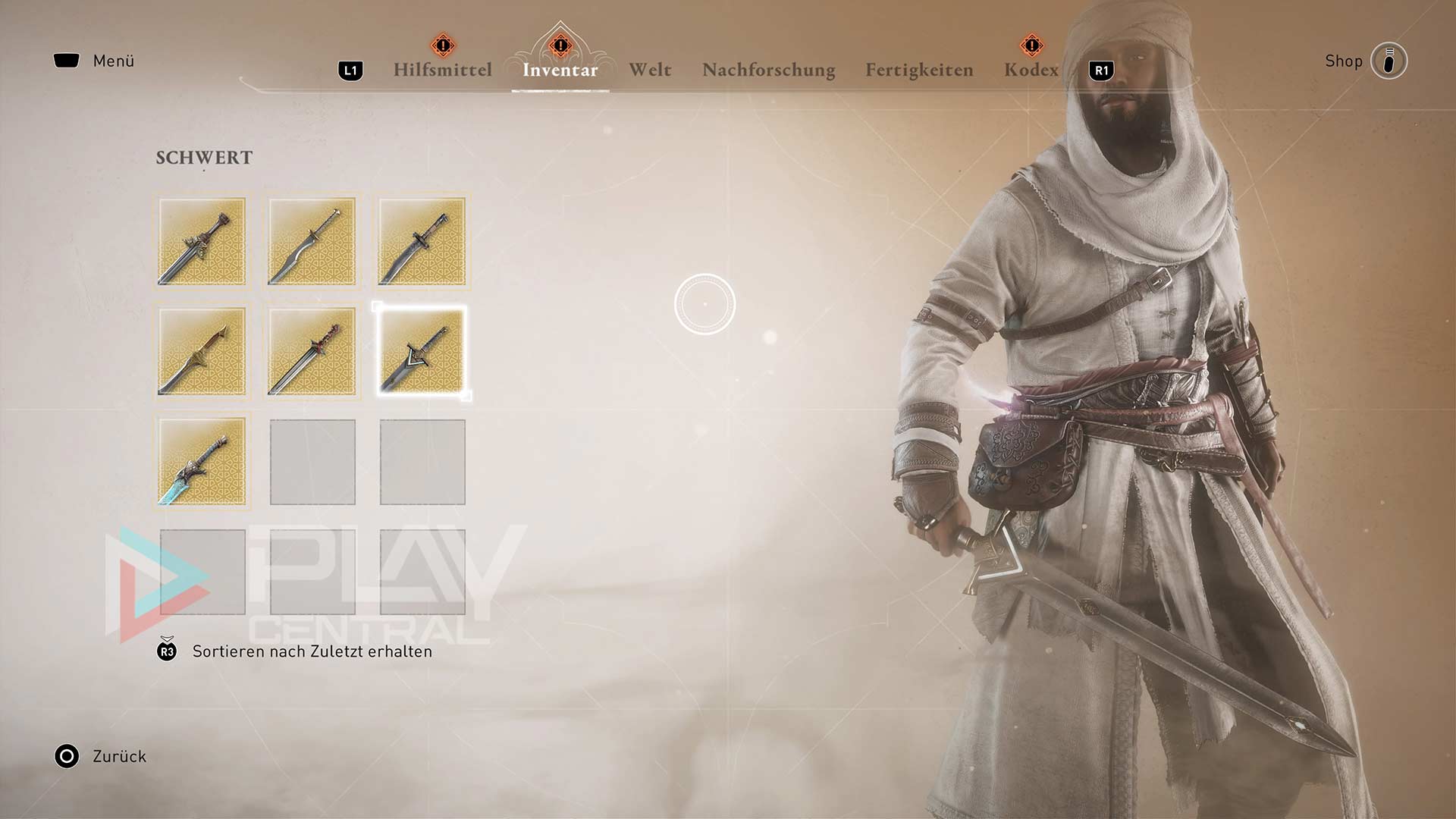Open the Welt tab
The width and height of the screenshot is (1456, 819).
coord(650,70)
